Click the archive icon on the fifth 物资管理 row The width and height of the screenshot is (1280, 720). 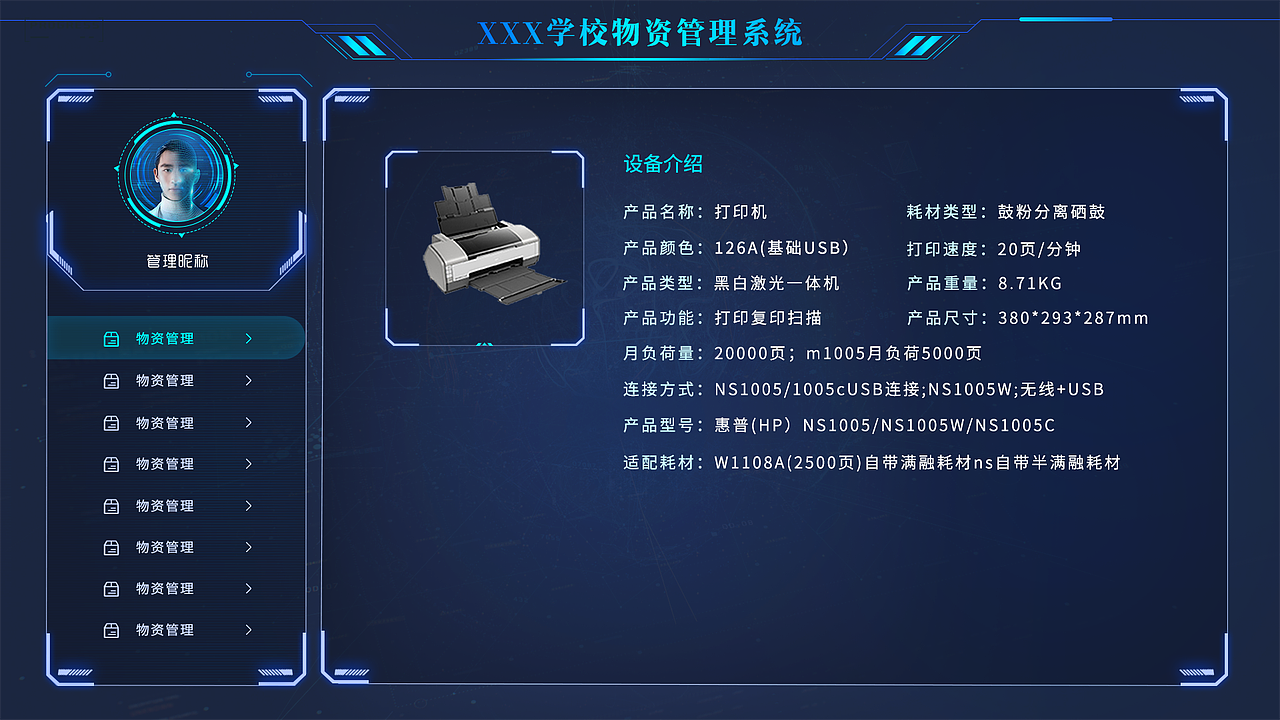pyautogui.click(x=113, y=505)
